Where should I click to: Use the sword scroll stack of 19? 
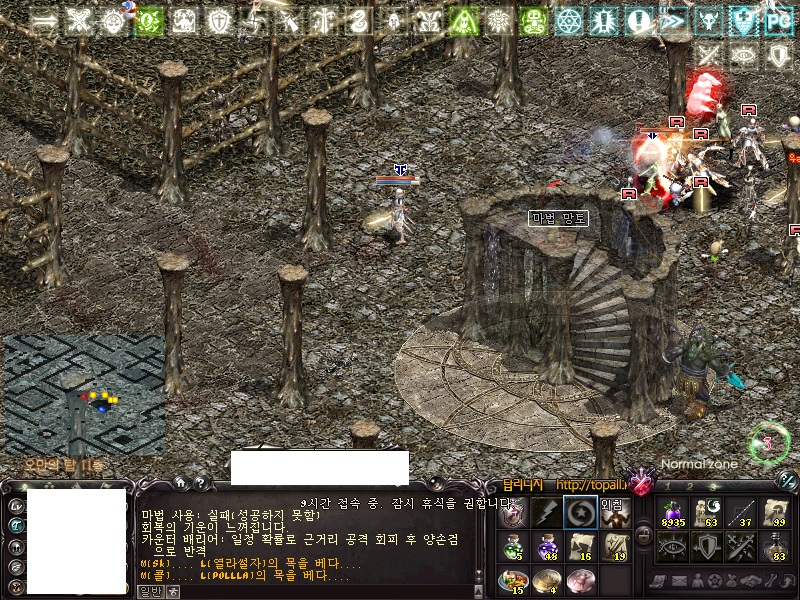coord(613,547)
